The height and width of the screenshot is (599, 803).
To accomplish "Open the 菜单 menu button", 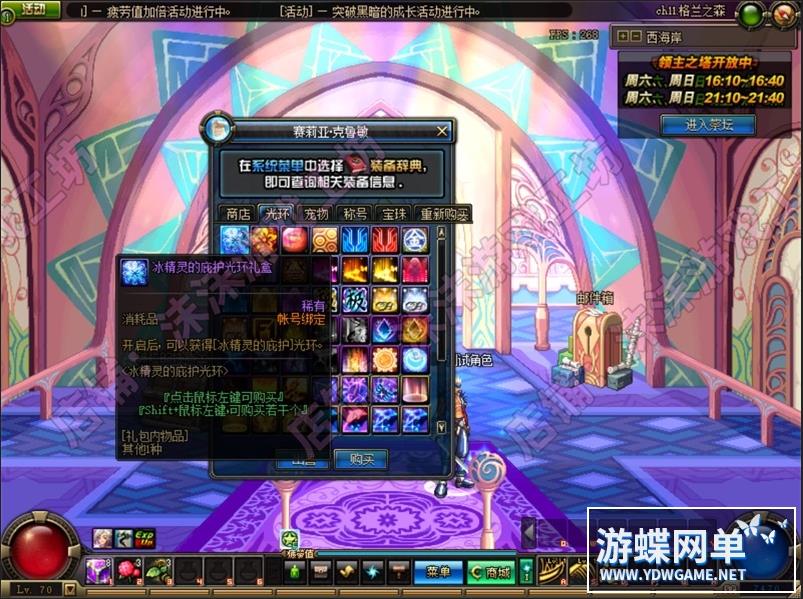I will pos(438,572).
